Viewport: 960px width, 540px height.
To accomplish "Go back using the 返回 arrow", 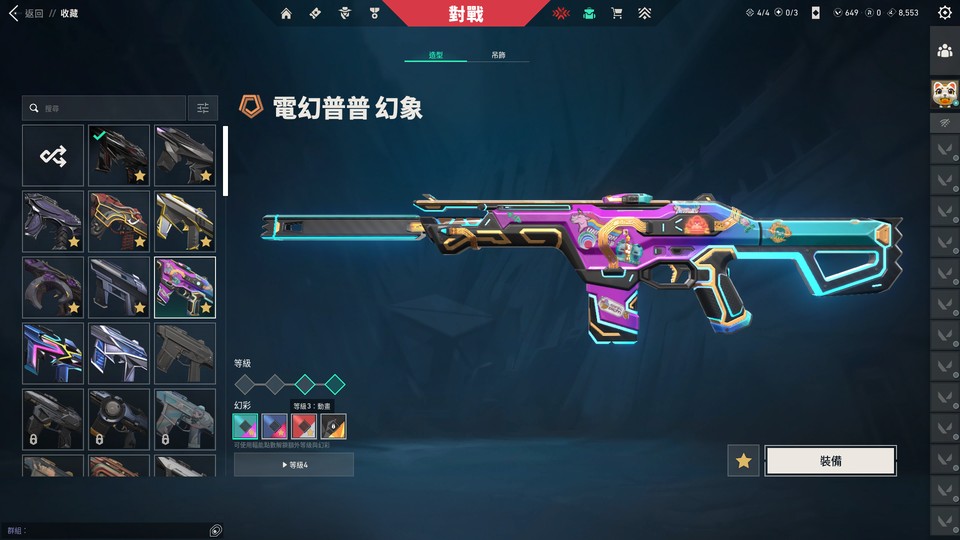I will point(13,13).
